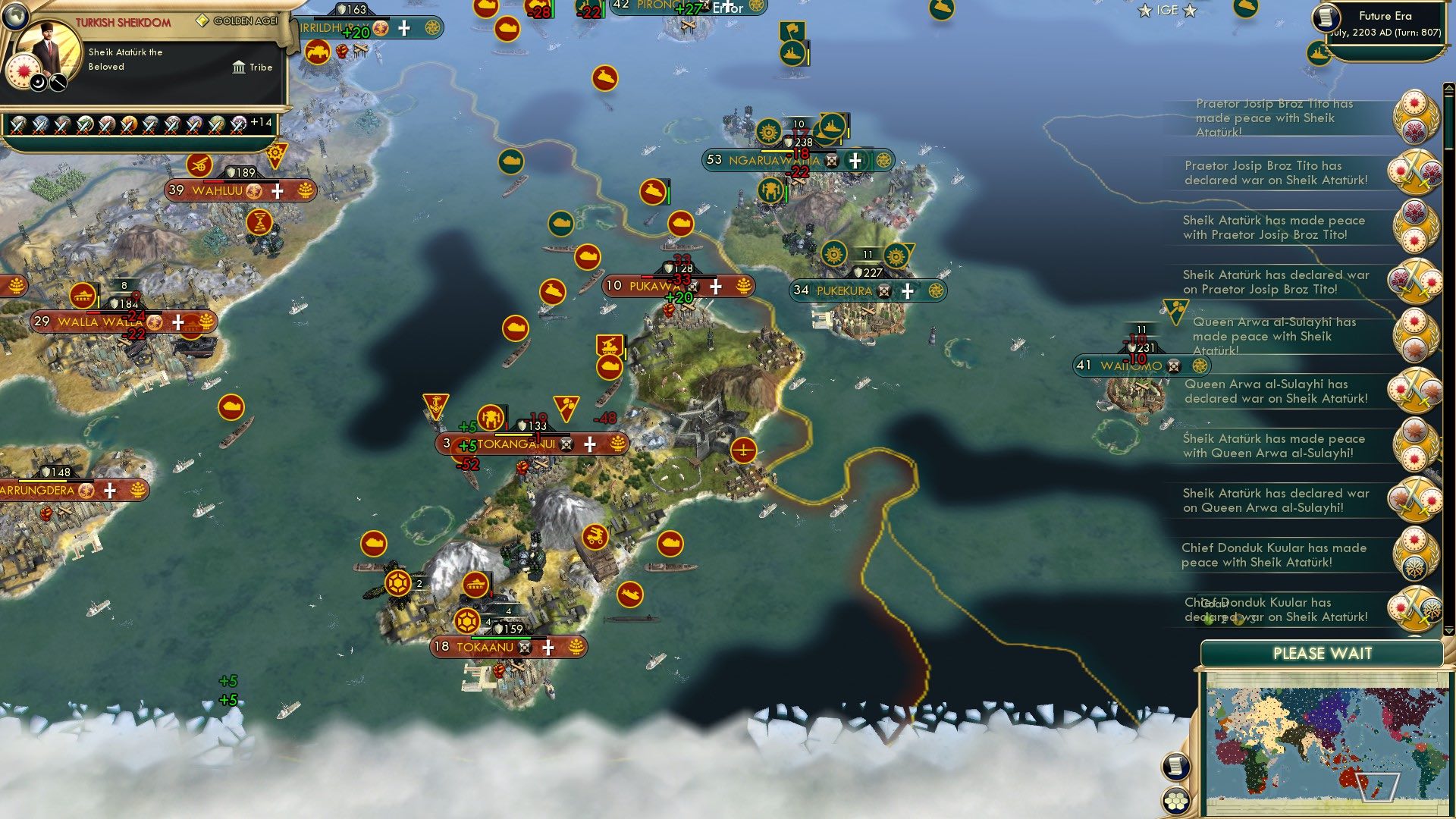1456x819 pixels.
Task: Click the Chief Donduk Kuular peace notification
Action: pos(1274,555)
